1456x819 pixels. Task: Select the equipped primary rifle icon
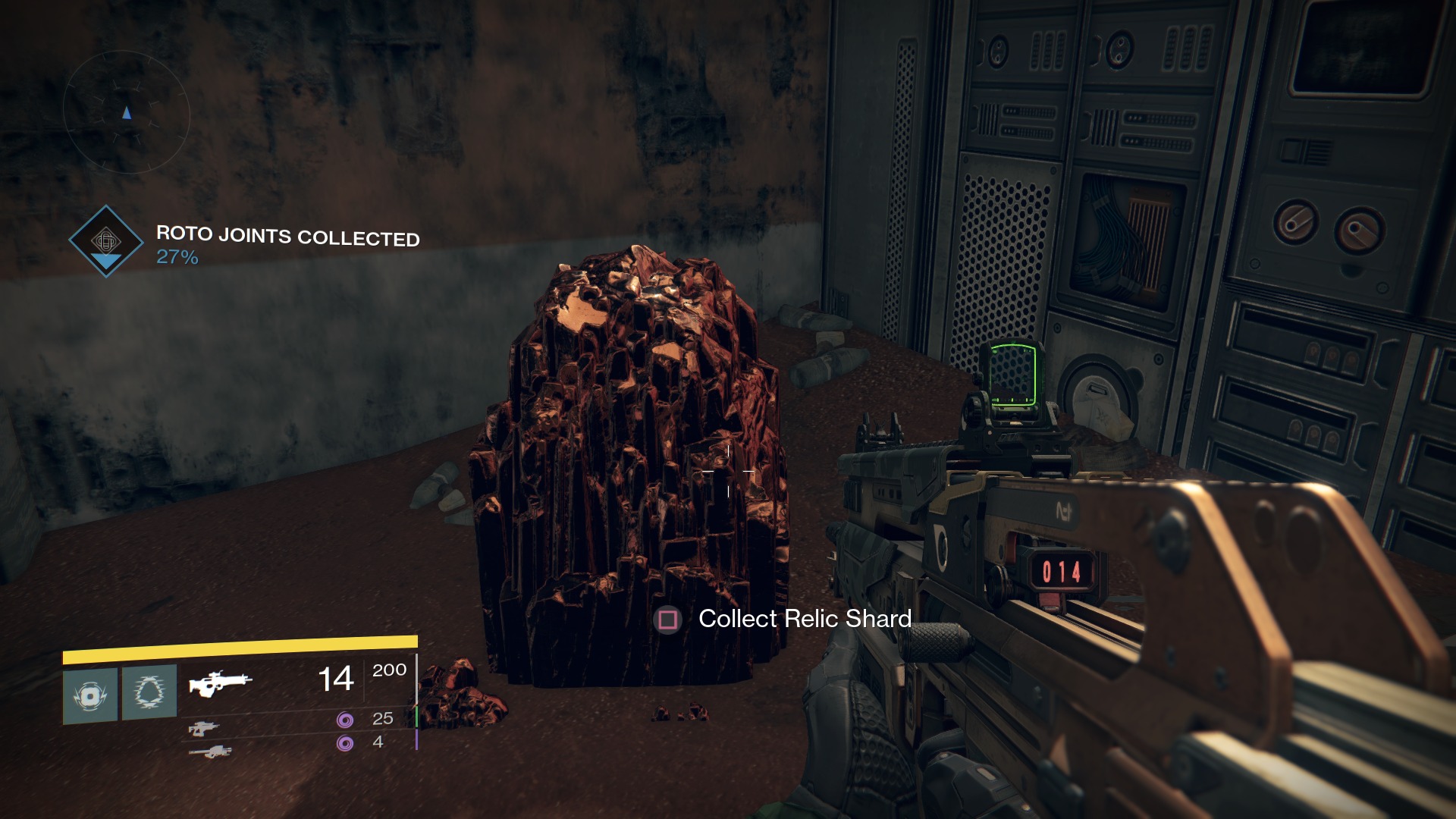(x=219, y=682)
